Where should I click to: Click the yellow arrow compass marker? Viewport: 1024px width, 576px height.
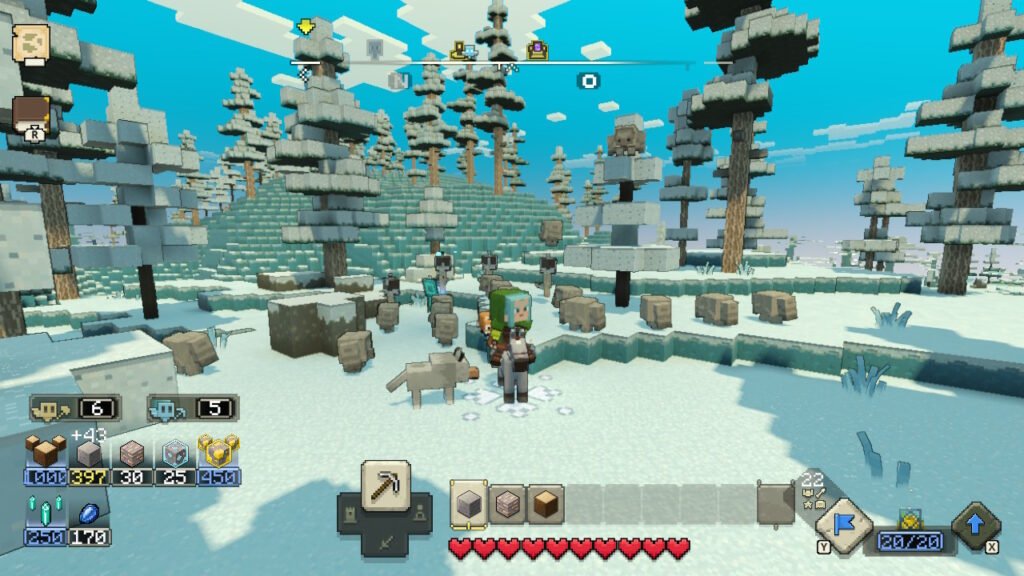point(305,27)
